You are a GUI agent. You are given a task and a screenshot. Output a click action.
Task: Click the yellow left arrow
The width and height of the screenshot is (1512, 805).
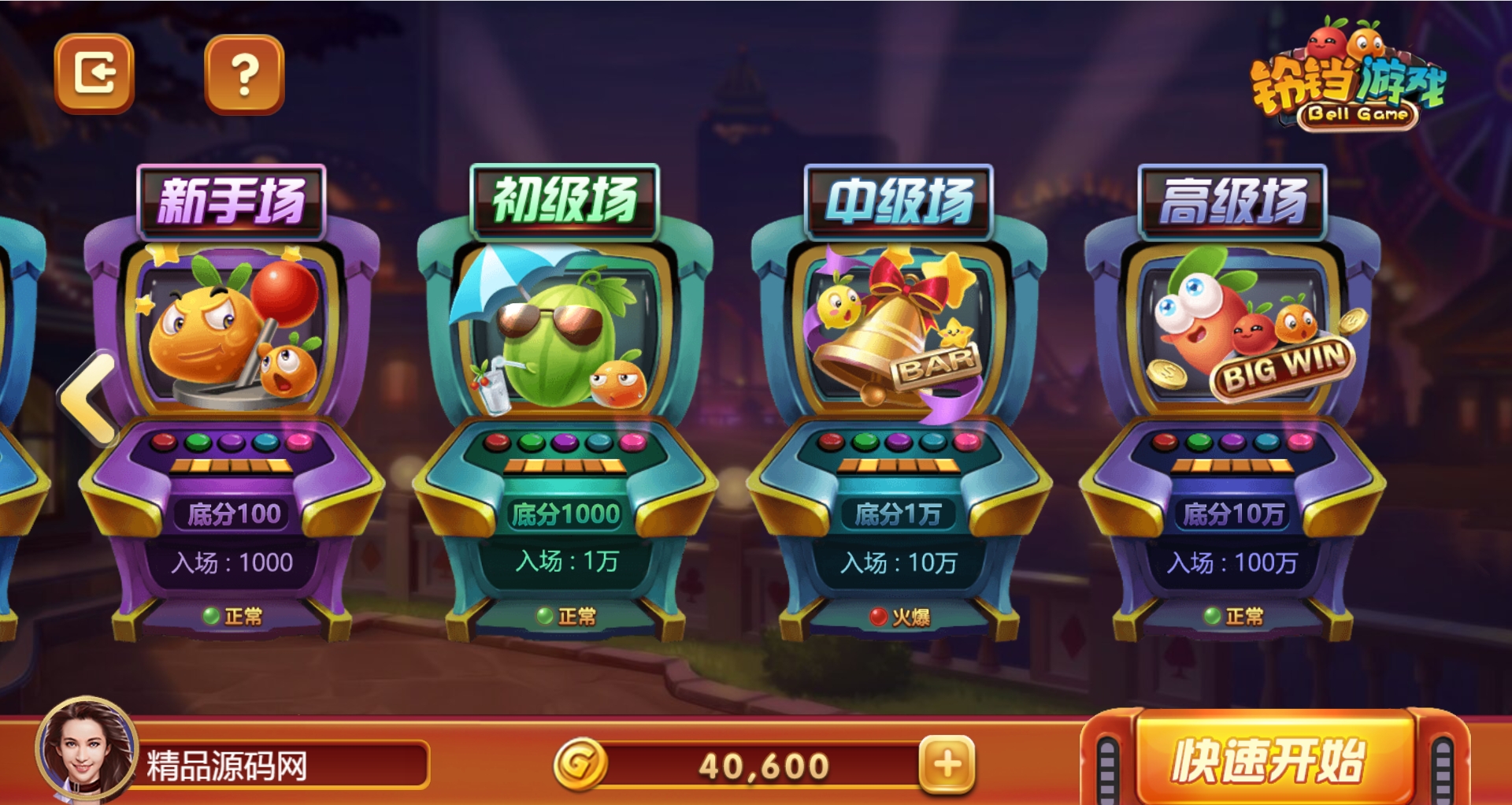[x=88, y=399]
